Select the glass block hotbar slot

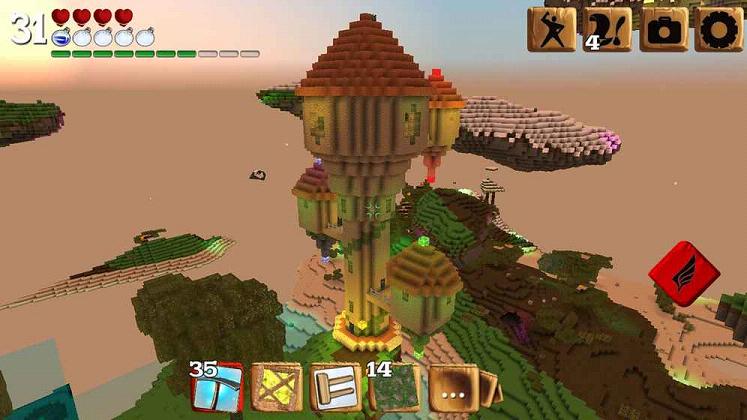coord(217,388)
